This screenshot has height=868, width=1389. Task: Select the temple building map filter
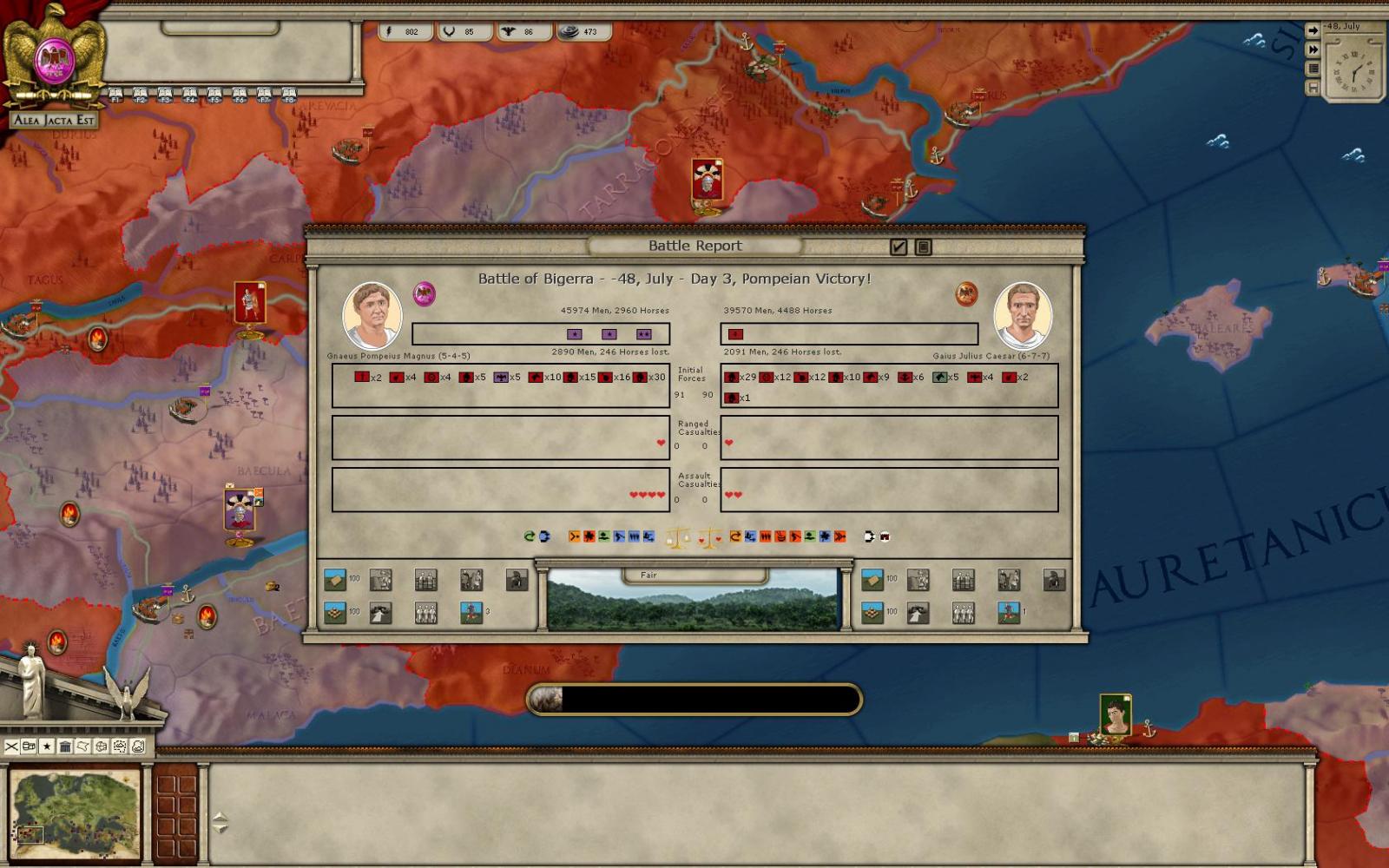click(x=65, y=746)
